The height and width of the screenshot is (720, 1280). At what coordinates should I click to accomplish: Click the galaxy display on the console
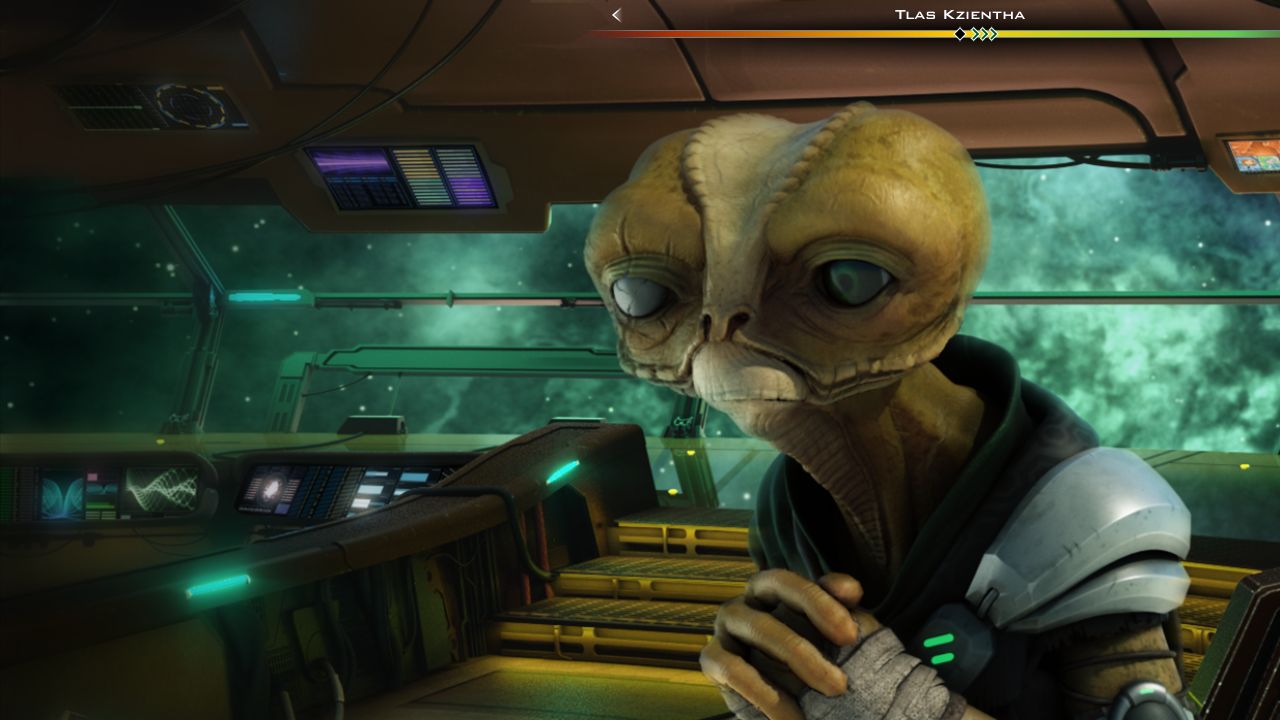coord(272,489)
